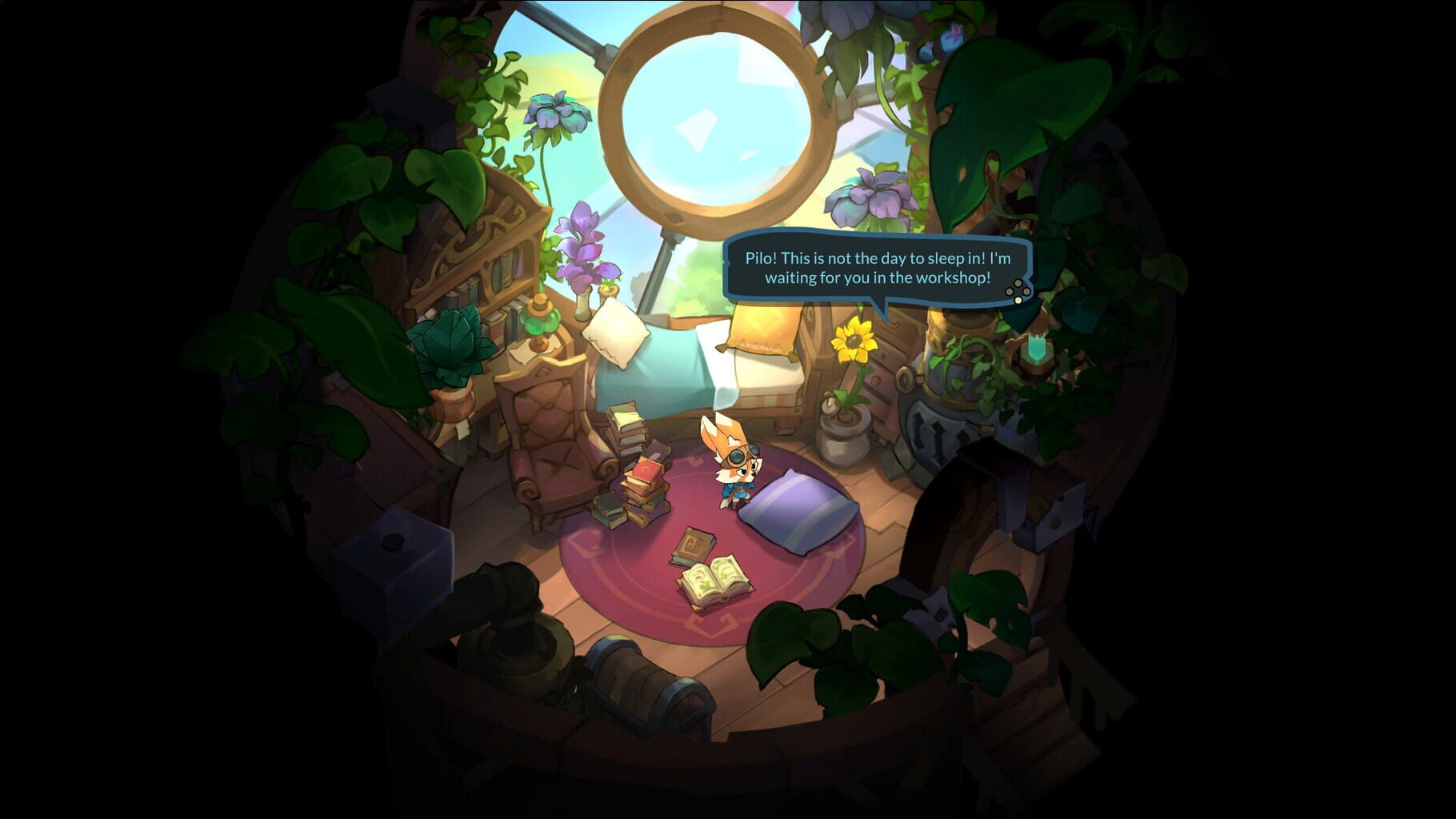Click the glowing teal lantern on the shelf
Viewport: 1456px width, 819px height.
point(1036,347)
